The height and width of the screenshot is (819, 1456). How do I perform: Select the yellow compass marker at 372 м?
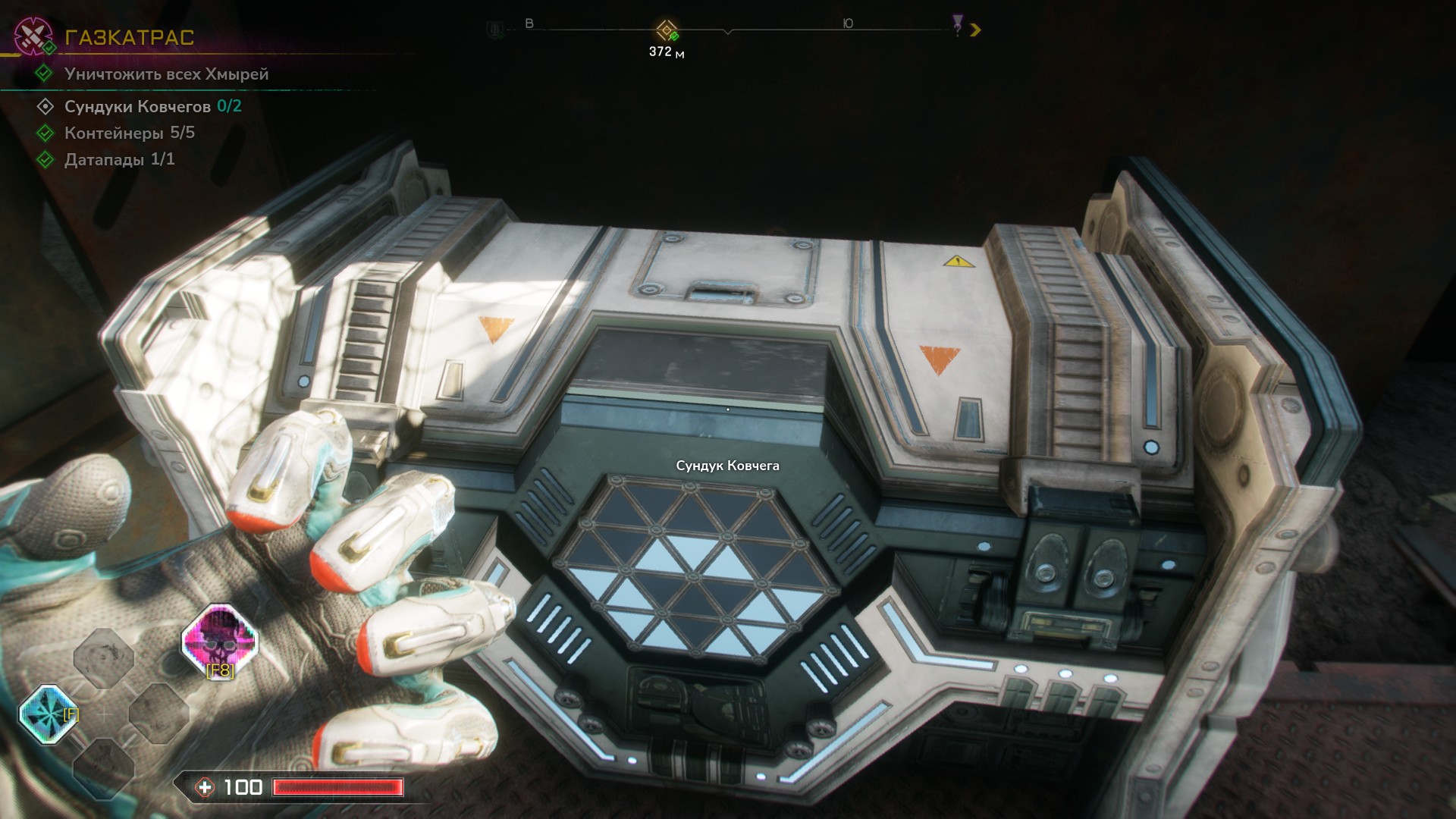667,31
